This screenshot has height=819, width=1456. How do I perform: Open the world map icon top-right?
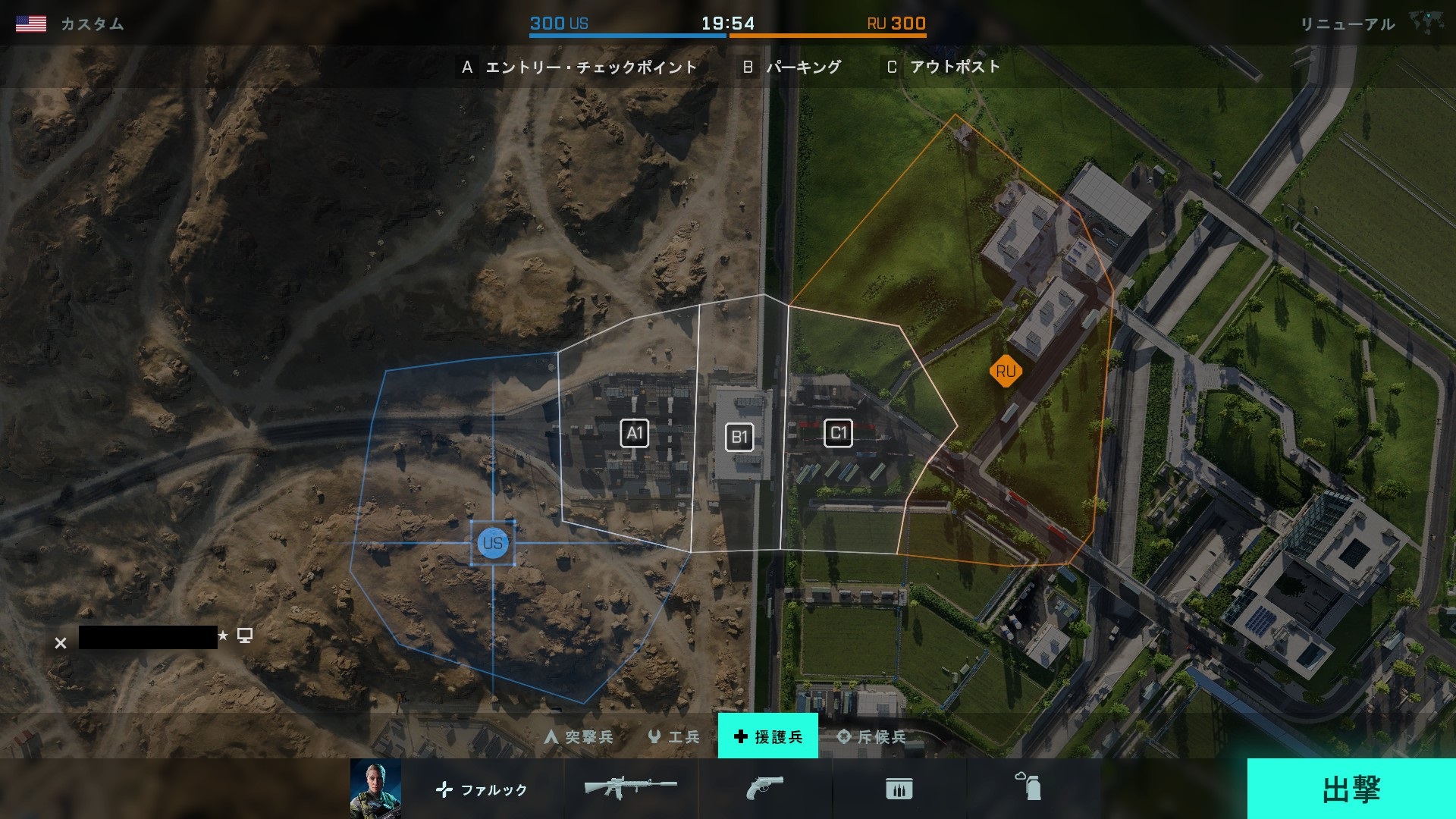pyautogui.click(x=1426, y=22)
